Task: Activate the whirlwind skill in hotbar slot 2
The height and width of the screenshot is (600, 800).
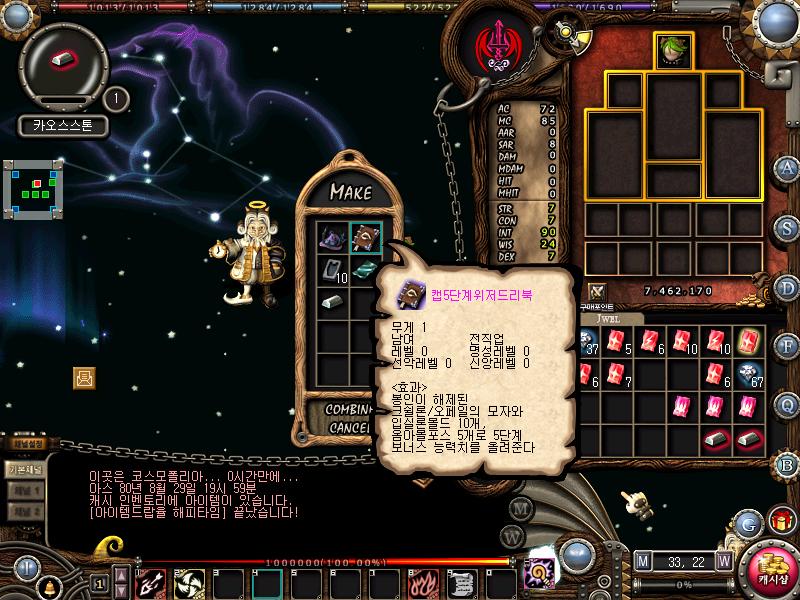Action: [190, 582]
